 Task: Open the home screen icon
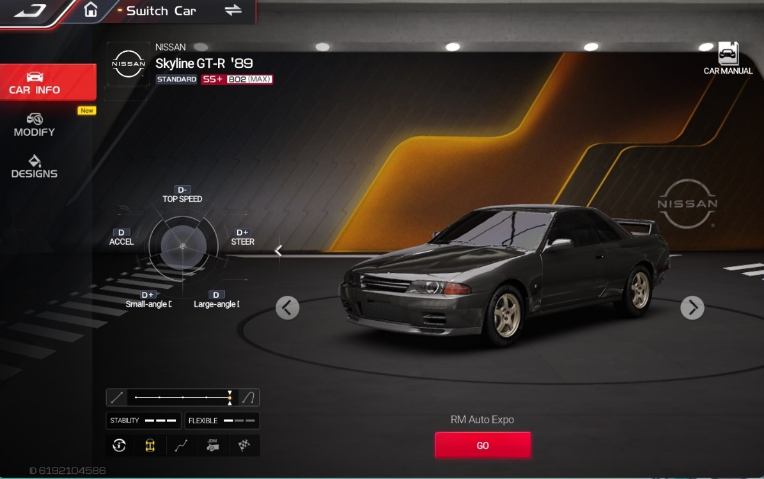click(91, 10)
